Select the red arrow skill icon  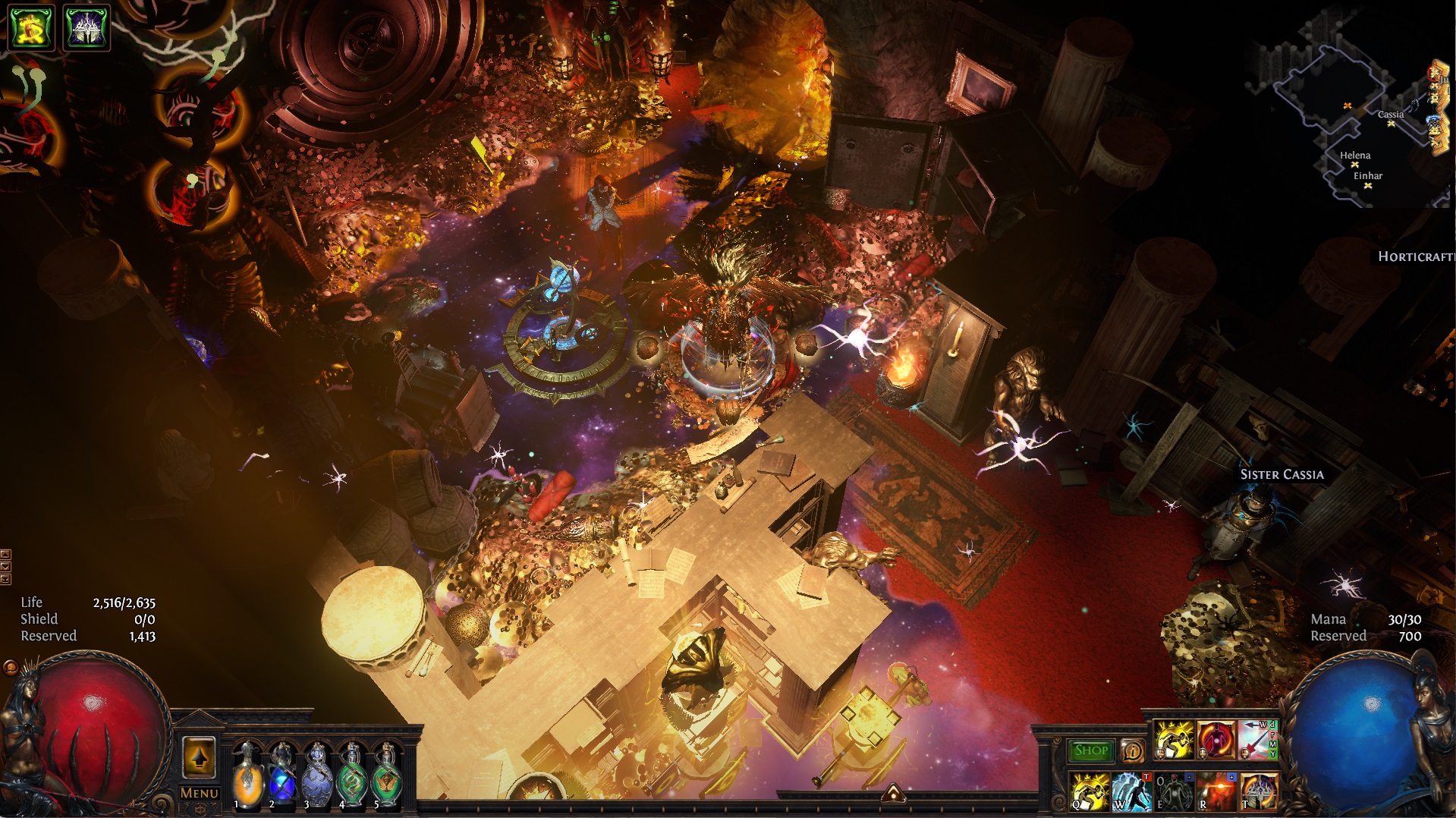[1256, 740]
